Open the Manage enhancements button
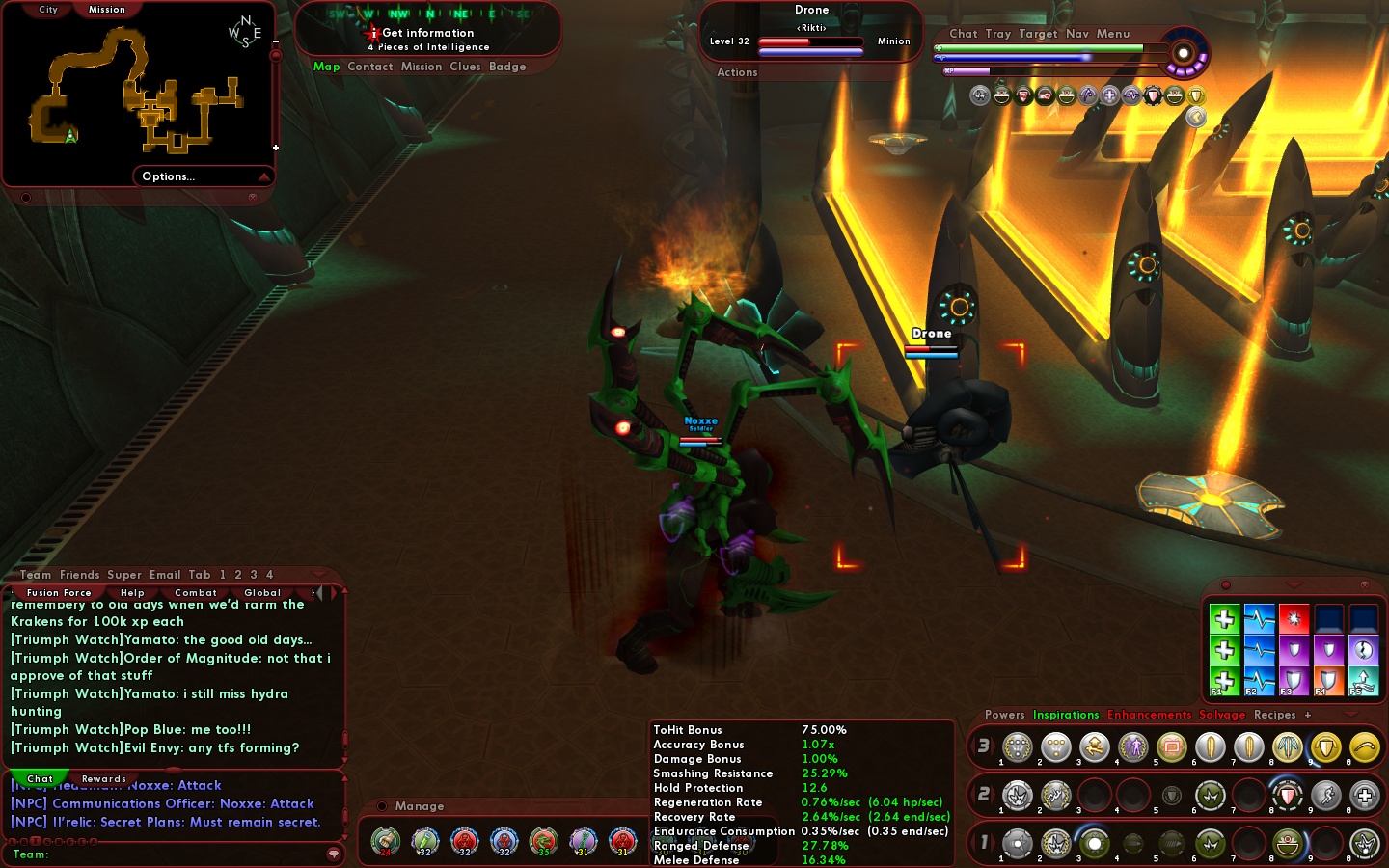 tap(419, 806)
